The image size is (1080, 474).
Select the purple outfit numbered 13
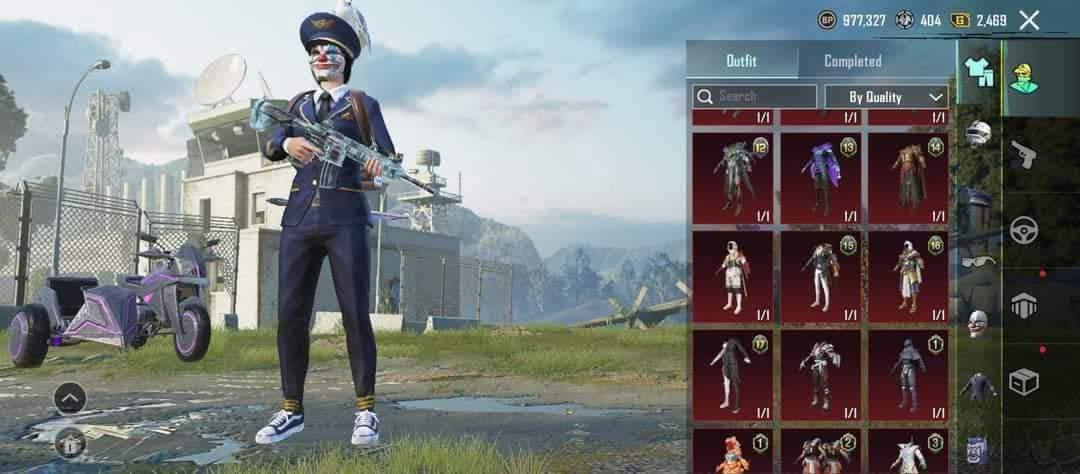[x=820, y=178]
